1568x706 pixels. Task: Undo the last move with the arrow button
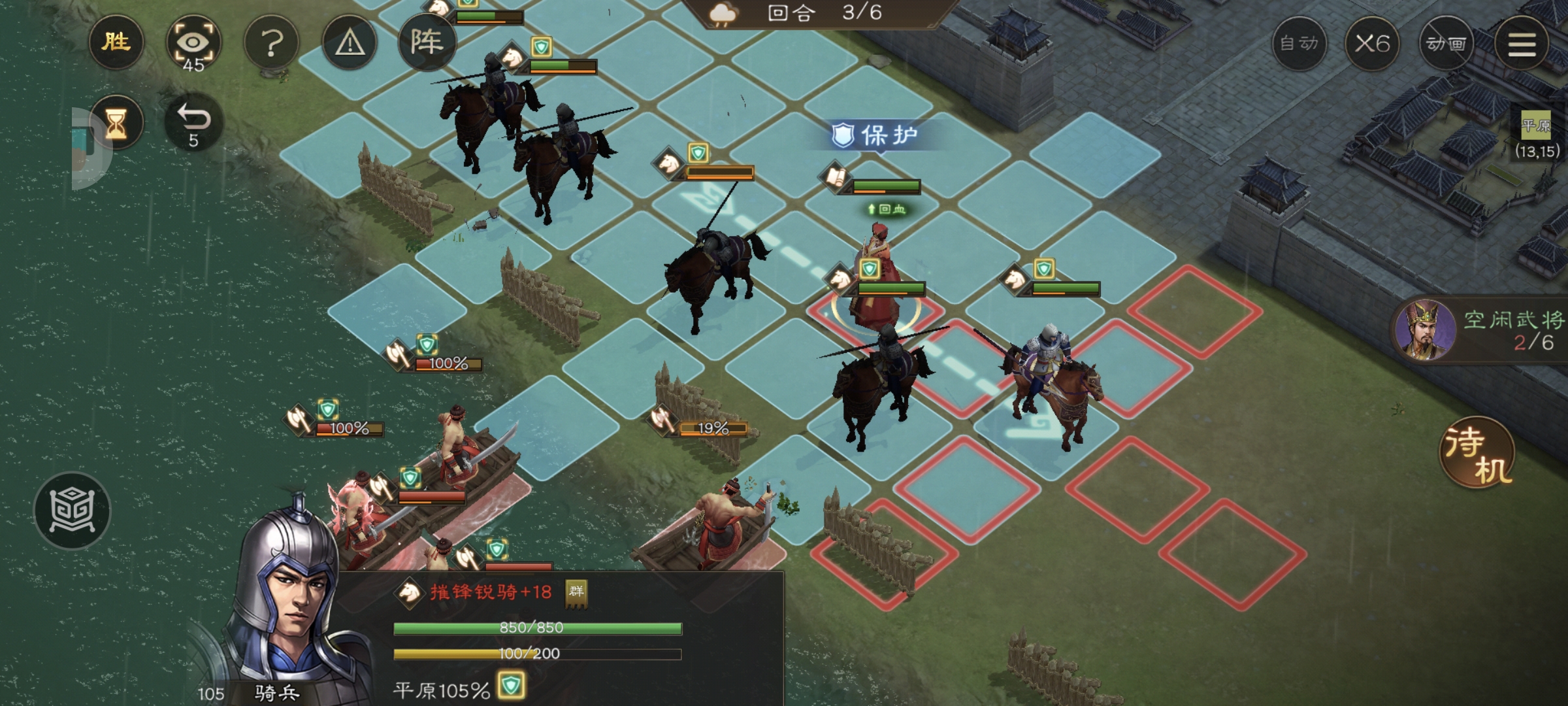point(193,123)
